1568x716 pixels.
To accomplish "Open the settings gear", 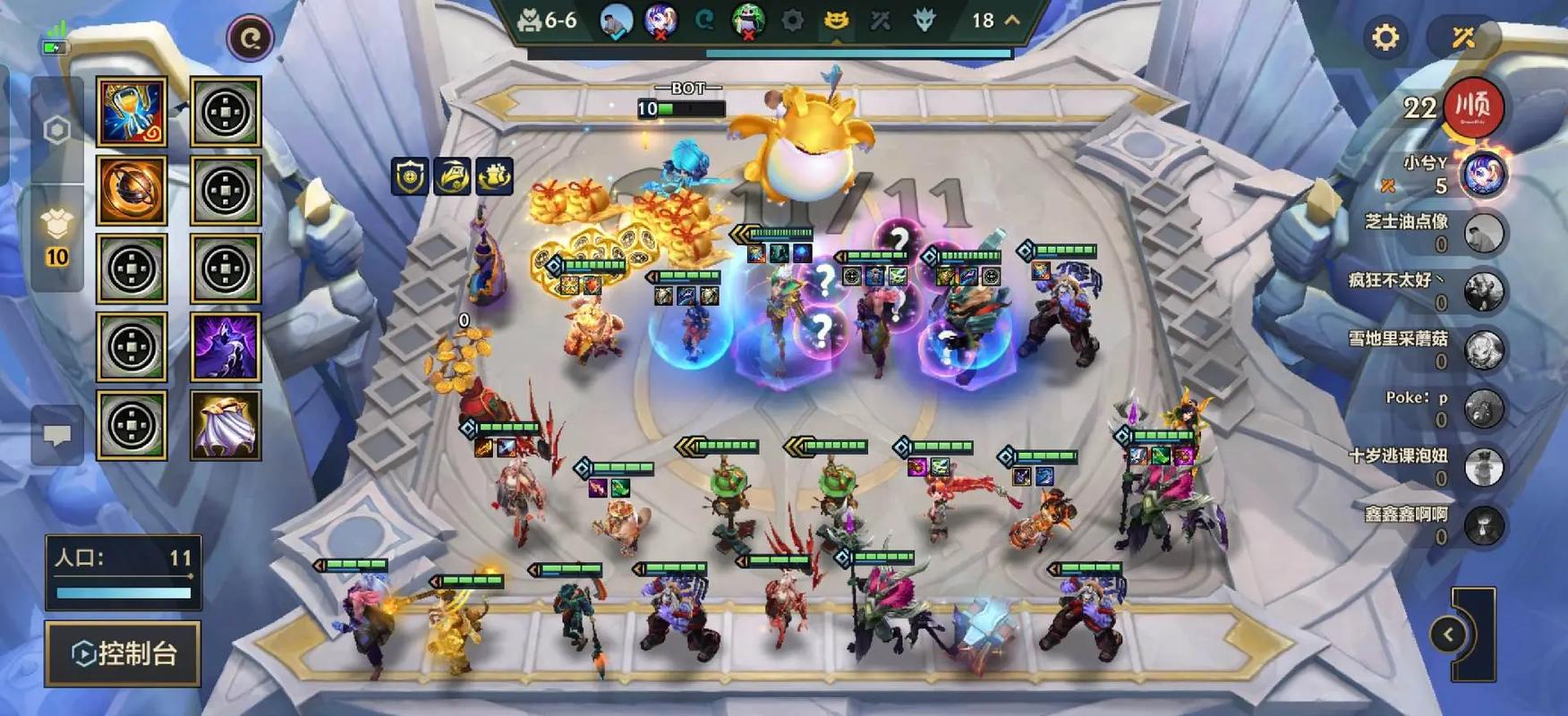I will point(1385,38).
